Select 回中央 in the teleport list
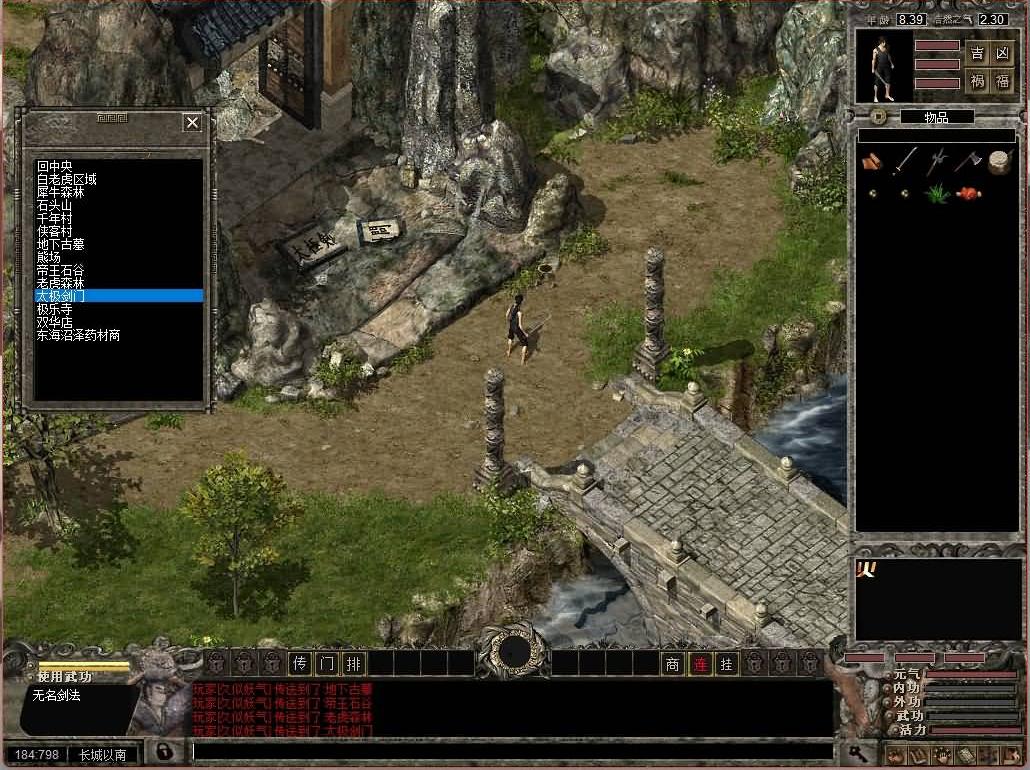The height and width of the screenshot is (770, 1030). [x=57, y=166]
